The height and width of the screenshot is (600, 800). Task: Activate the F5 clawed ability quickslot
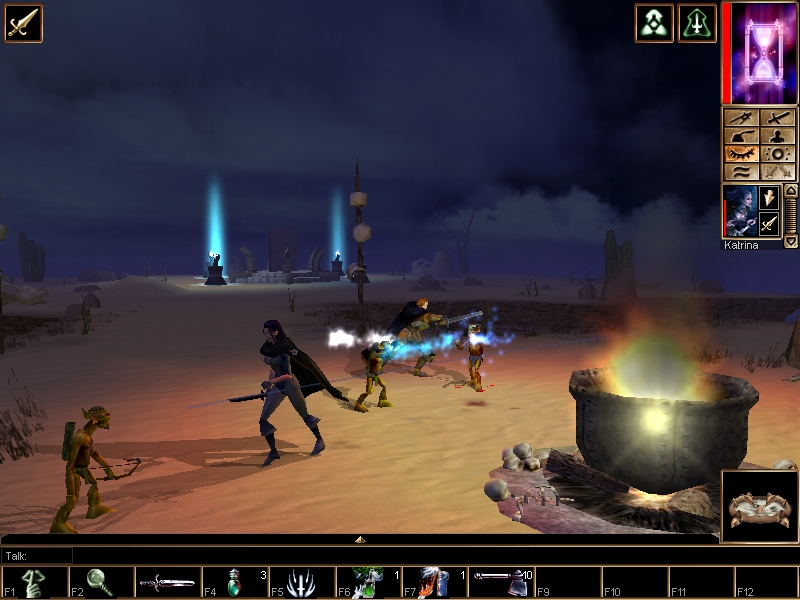301,582
